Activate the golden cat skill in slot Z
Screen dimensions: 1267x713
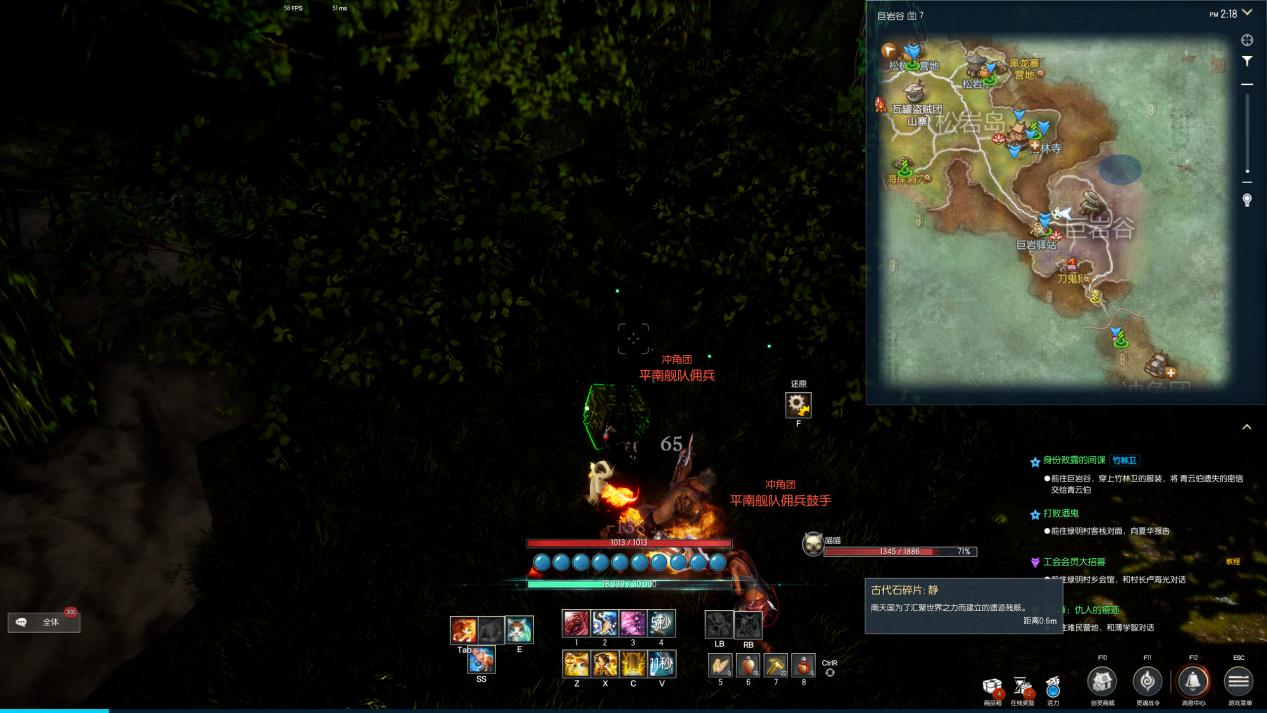pyautogui.click(x=576, y=664)
